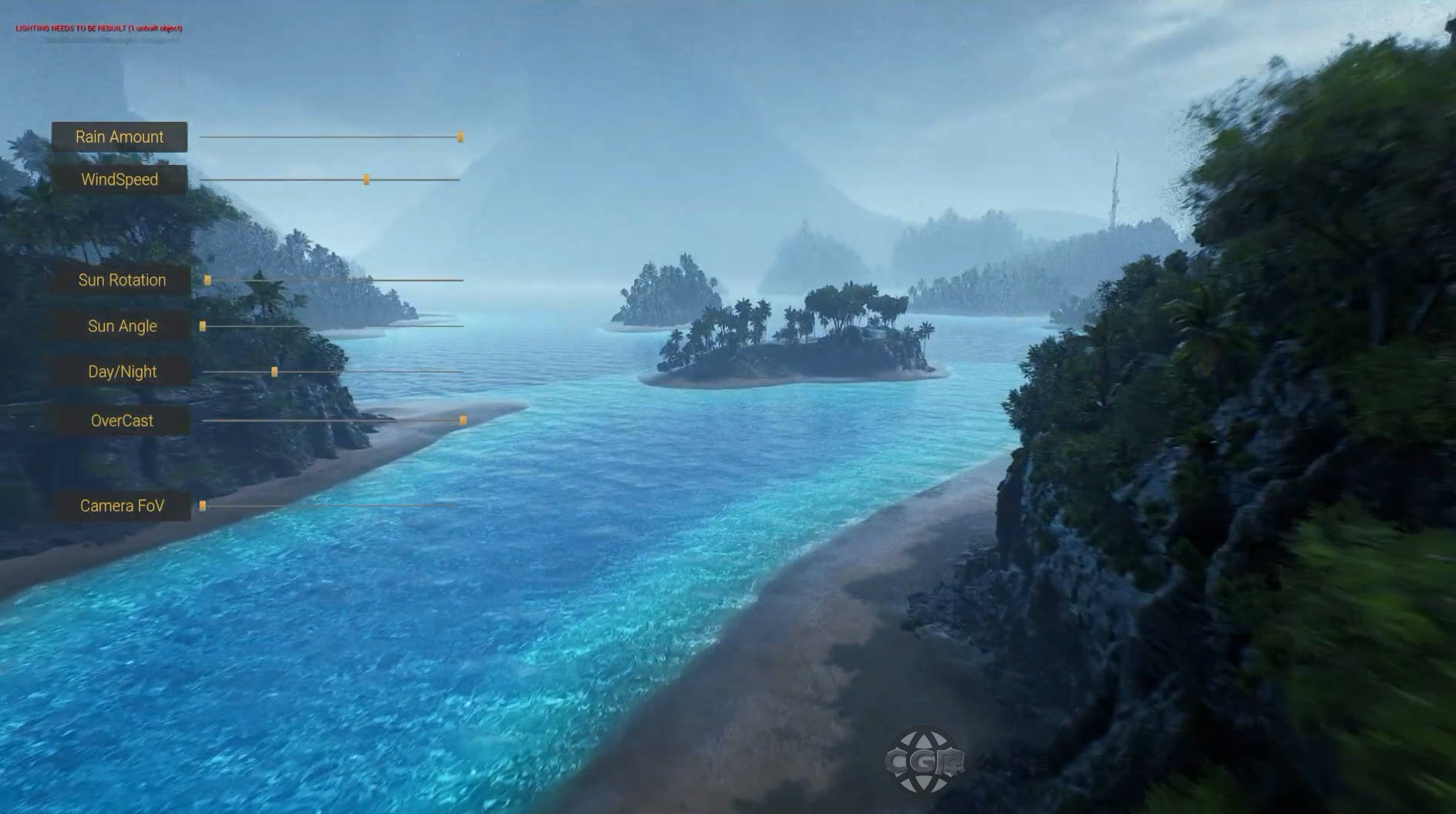The width and height of the screenshot is (1456, 814).
Task: Click the Day/Night slider handle
Action: pyautogui.click(x=275, y=372)
